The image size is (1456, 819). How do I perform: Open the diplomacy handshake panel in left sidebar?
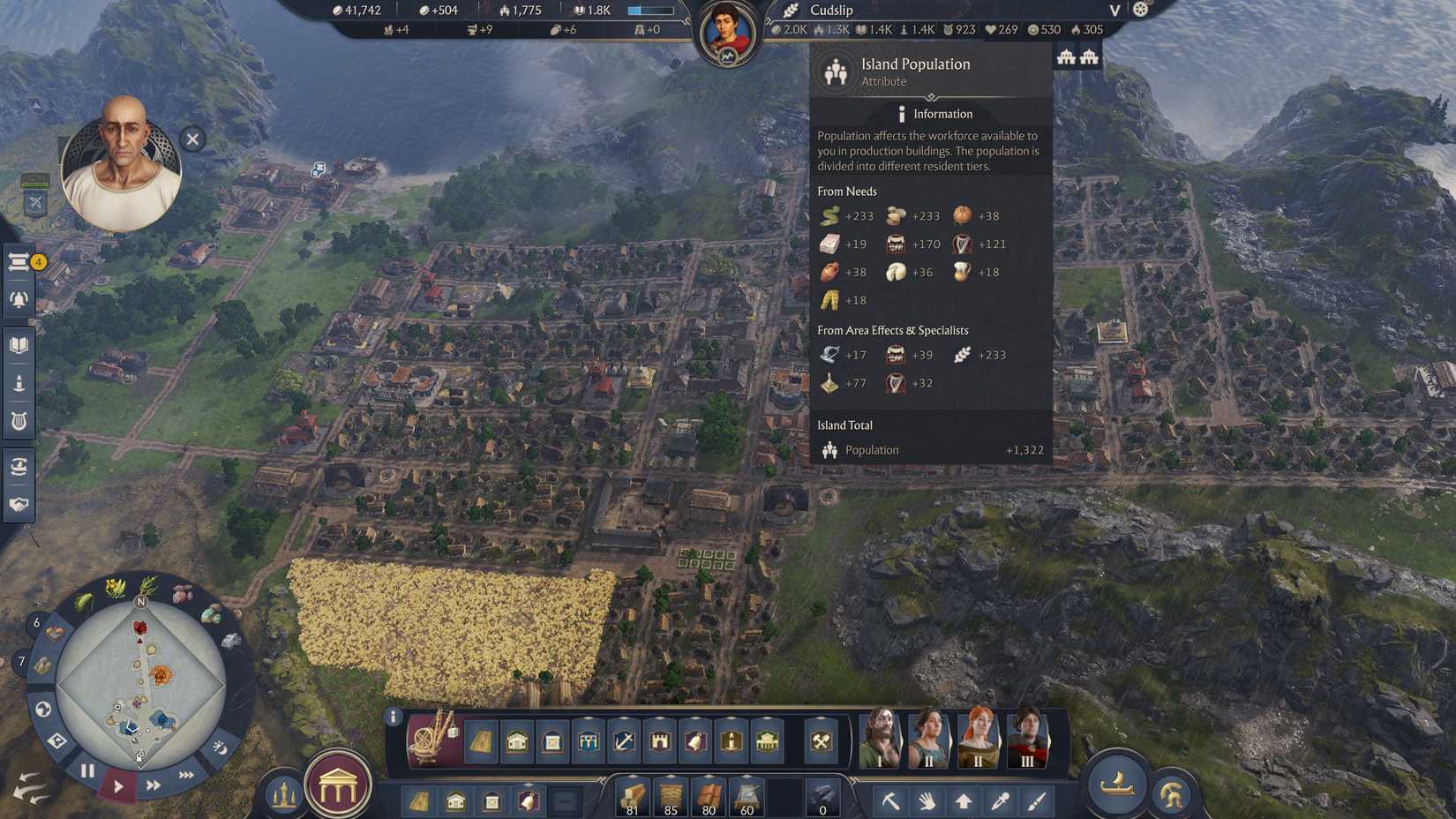click(20, 506)
